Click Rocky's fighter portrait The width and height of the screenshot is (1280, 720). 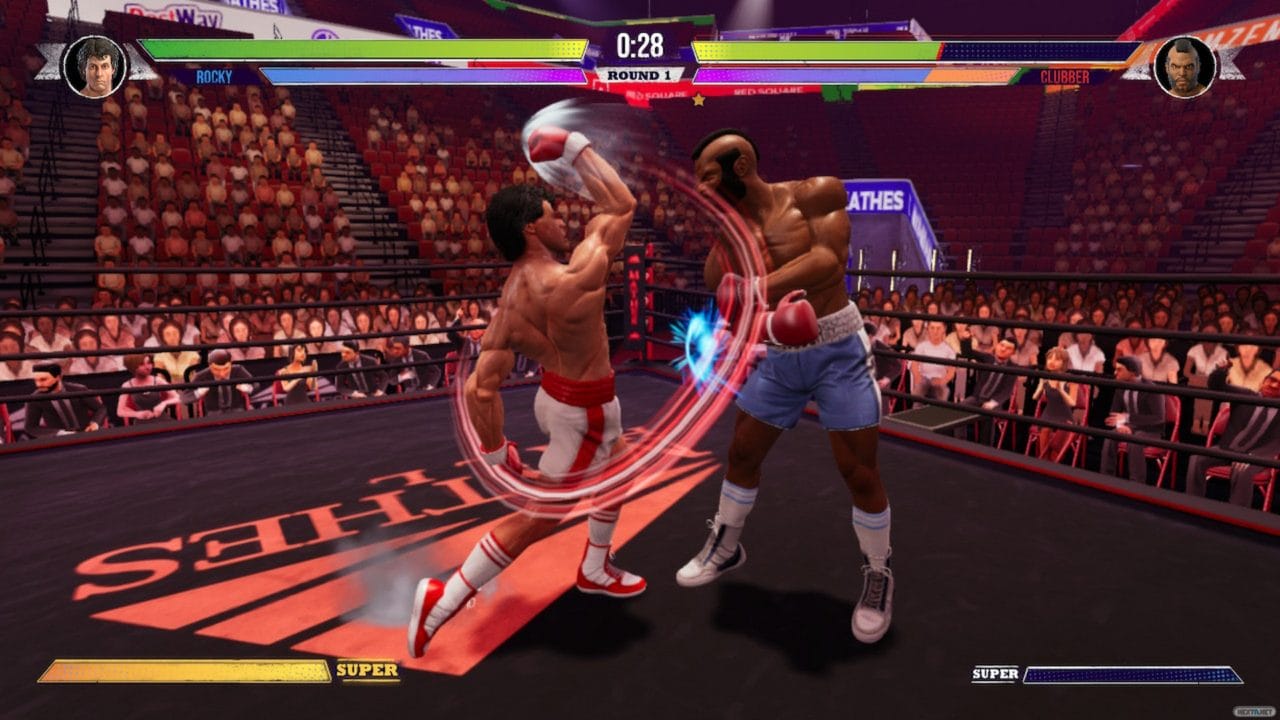pyautogui.click(x=95, y=66)
